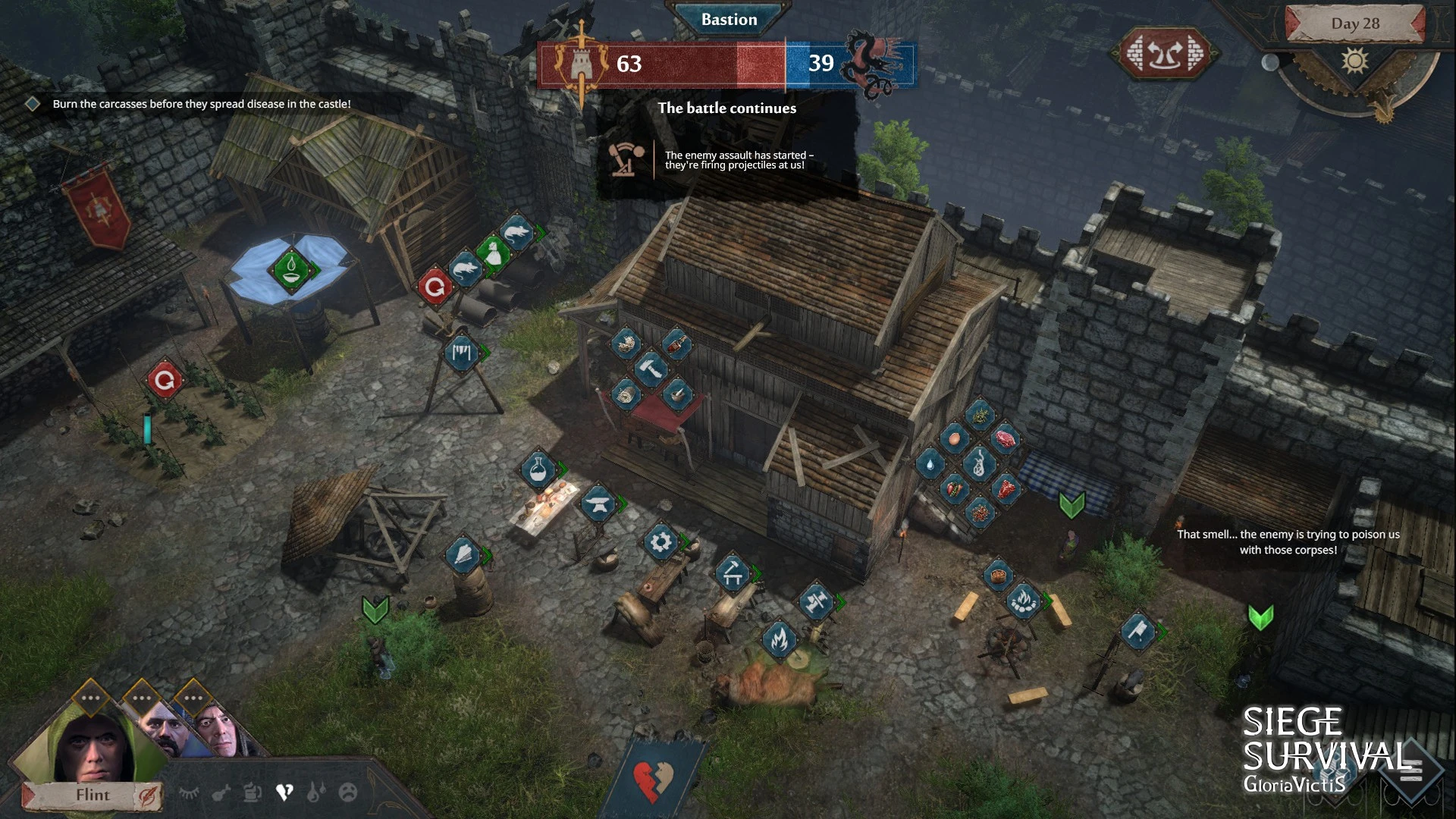Open the drying rack station icon
Screen dimensions: 1456x819
(462, 353)
